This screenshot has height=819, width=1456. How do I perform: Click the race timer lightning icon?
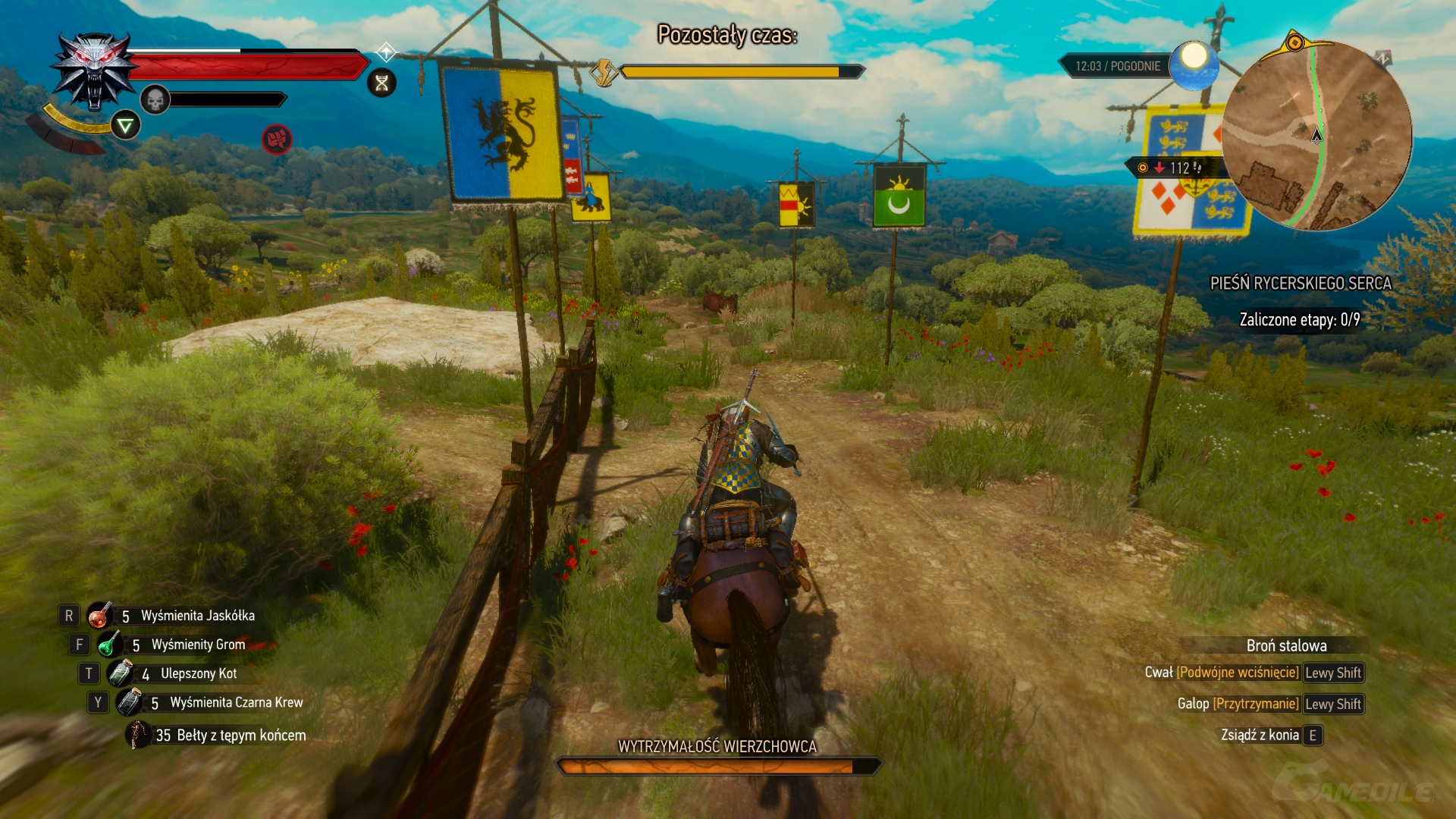point(604,73)
